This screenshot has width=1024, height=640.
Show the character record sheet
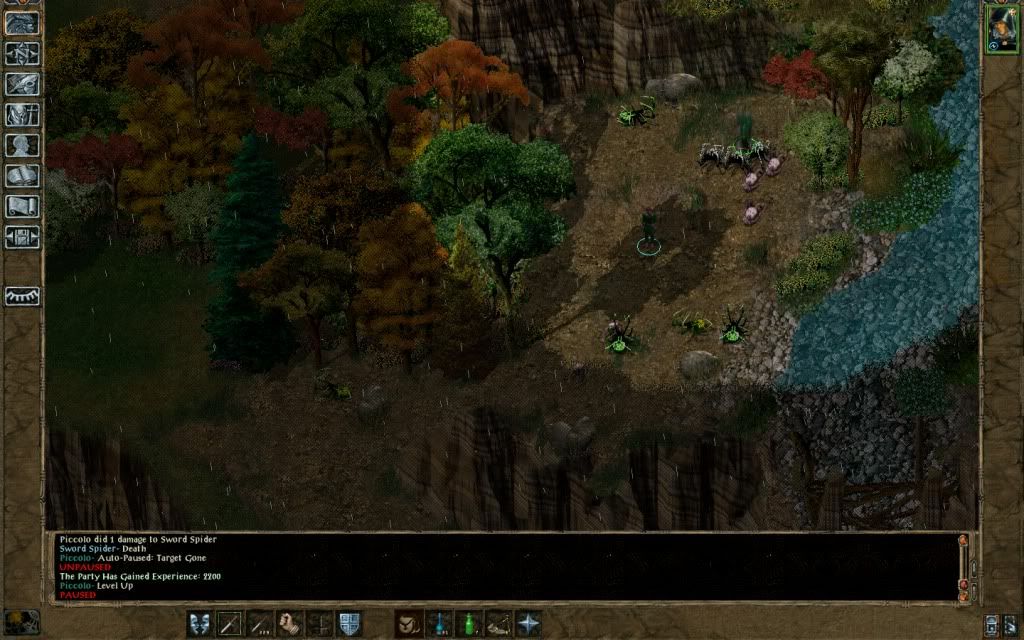[x=22, y=146]
